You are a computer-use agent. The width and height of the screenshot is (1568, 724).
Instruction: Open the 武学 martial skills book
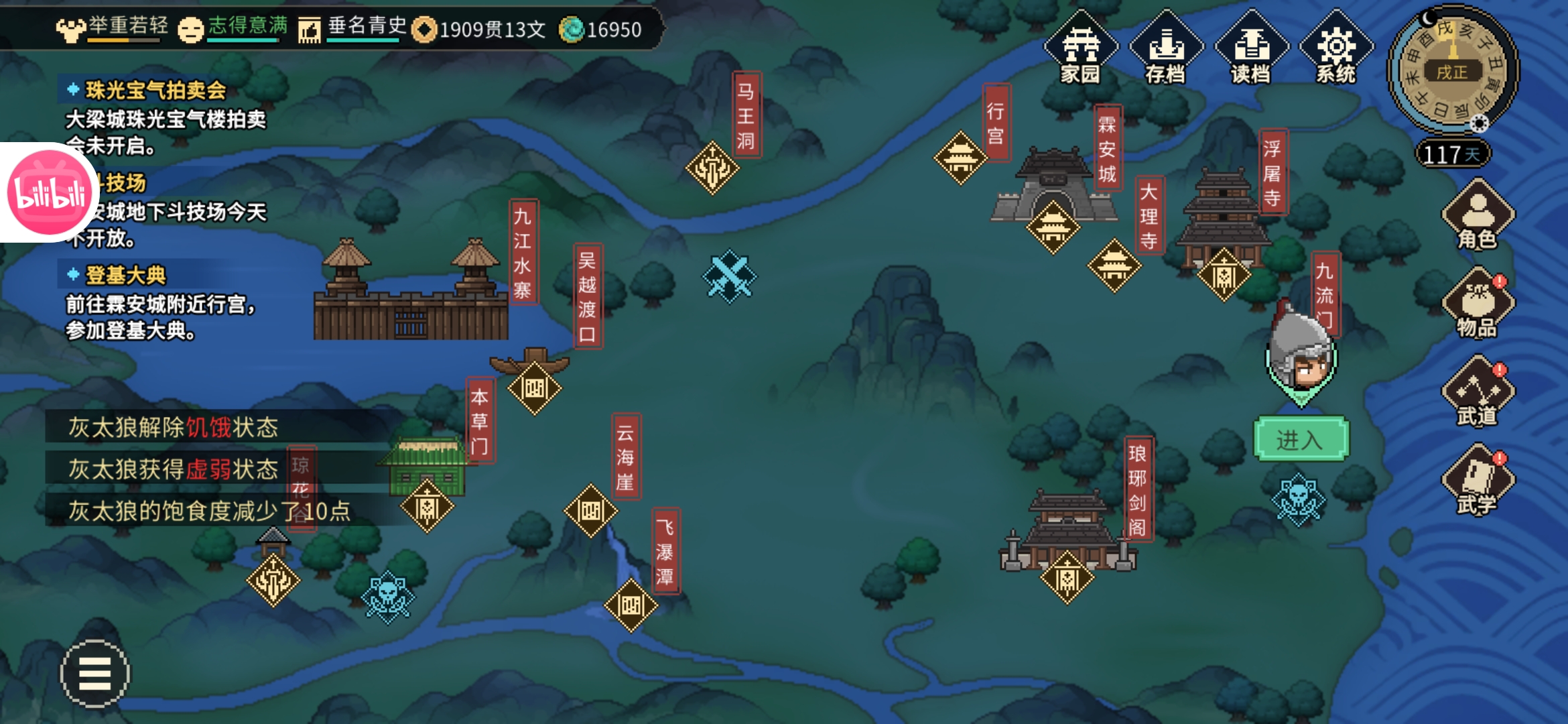[x=1478, y=481]
